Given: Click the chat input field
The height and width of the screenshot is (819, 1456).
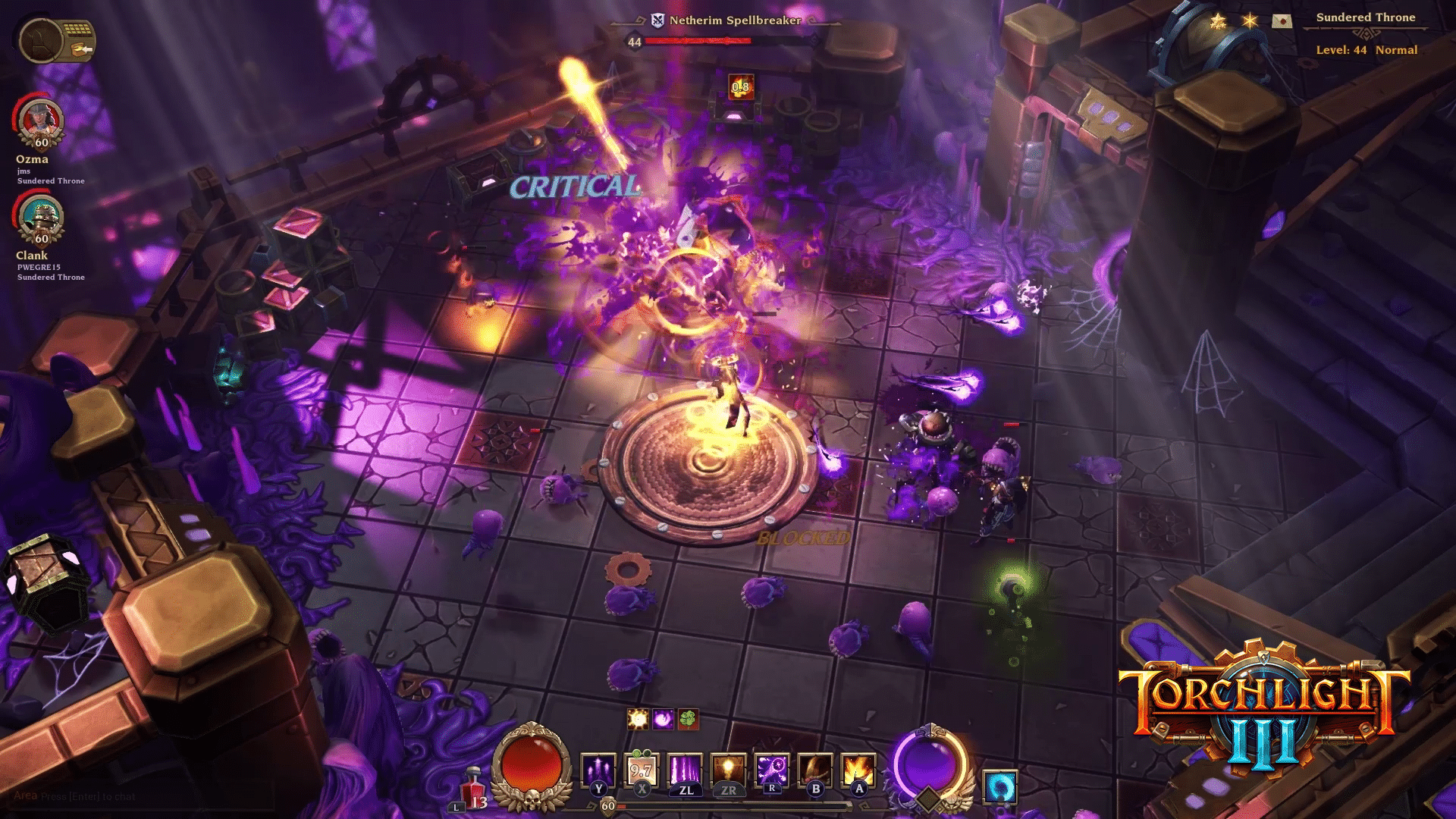Looking at the screenshot, I should point(136,796).
